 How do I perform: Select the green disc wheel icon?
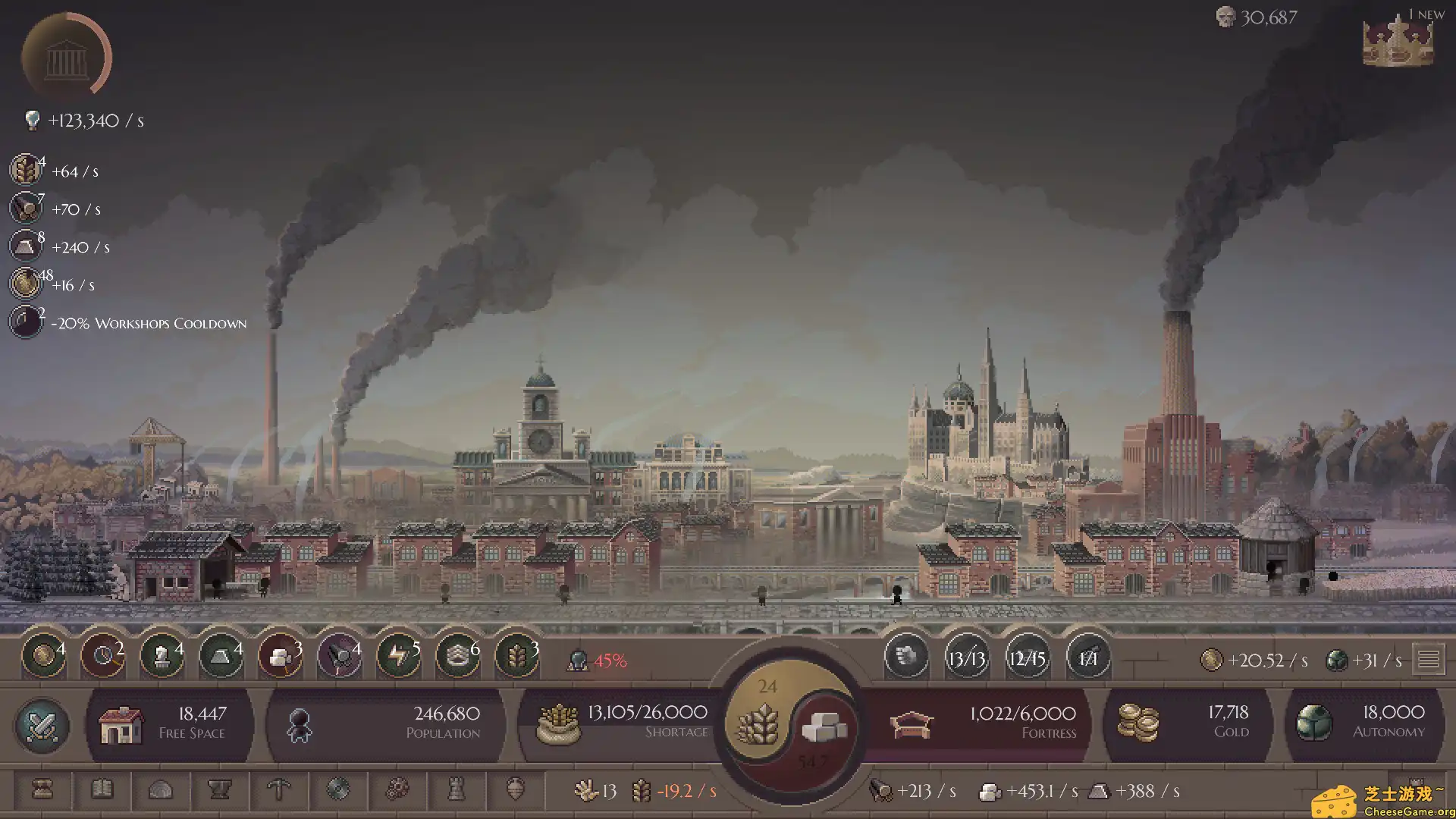(x=339, y=790)
